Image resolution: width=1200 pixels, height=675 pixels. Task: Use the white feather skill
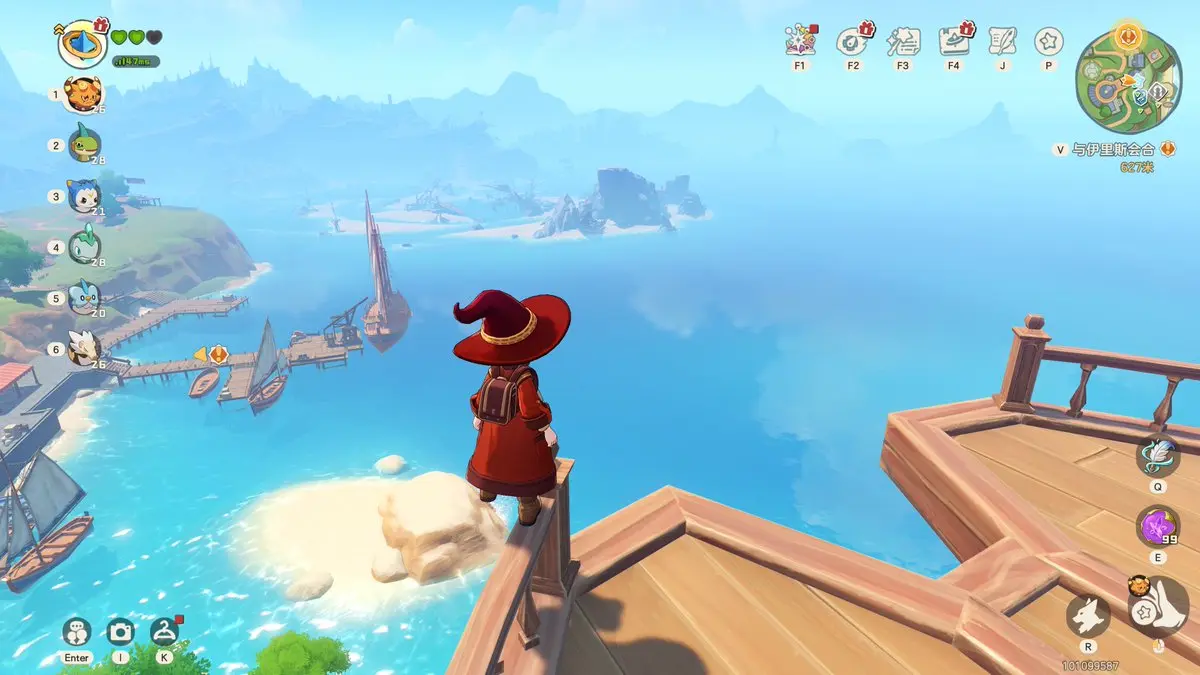[x=1157, y=455]
